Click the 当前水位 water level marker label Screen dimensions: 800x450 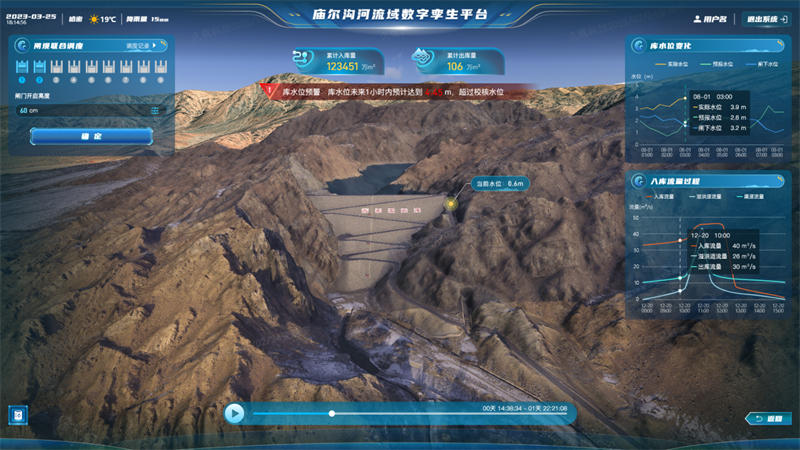[499, 184]
